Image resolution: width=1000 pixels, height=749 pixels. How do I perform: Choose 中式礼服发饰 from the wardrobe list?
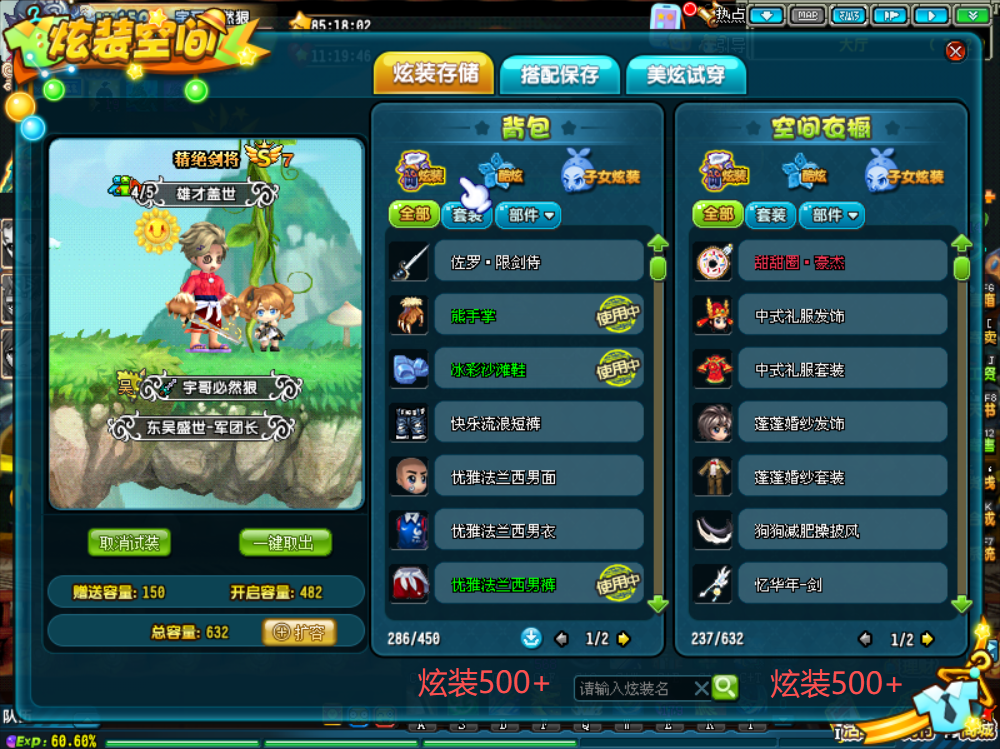(x=842, y=316)
